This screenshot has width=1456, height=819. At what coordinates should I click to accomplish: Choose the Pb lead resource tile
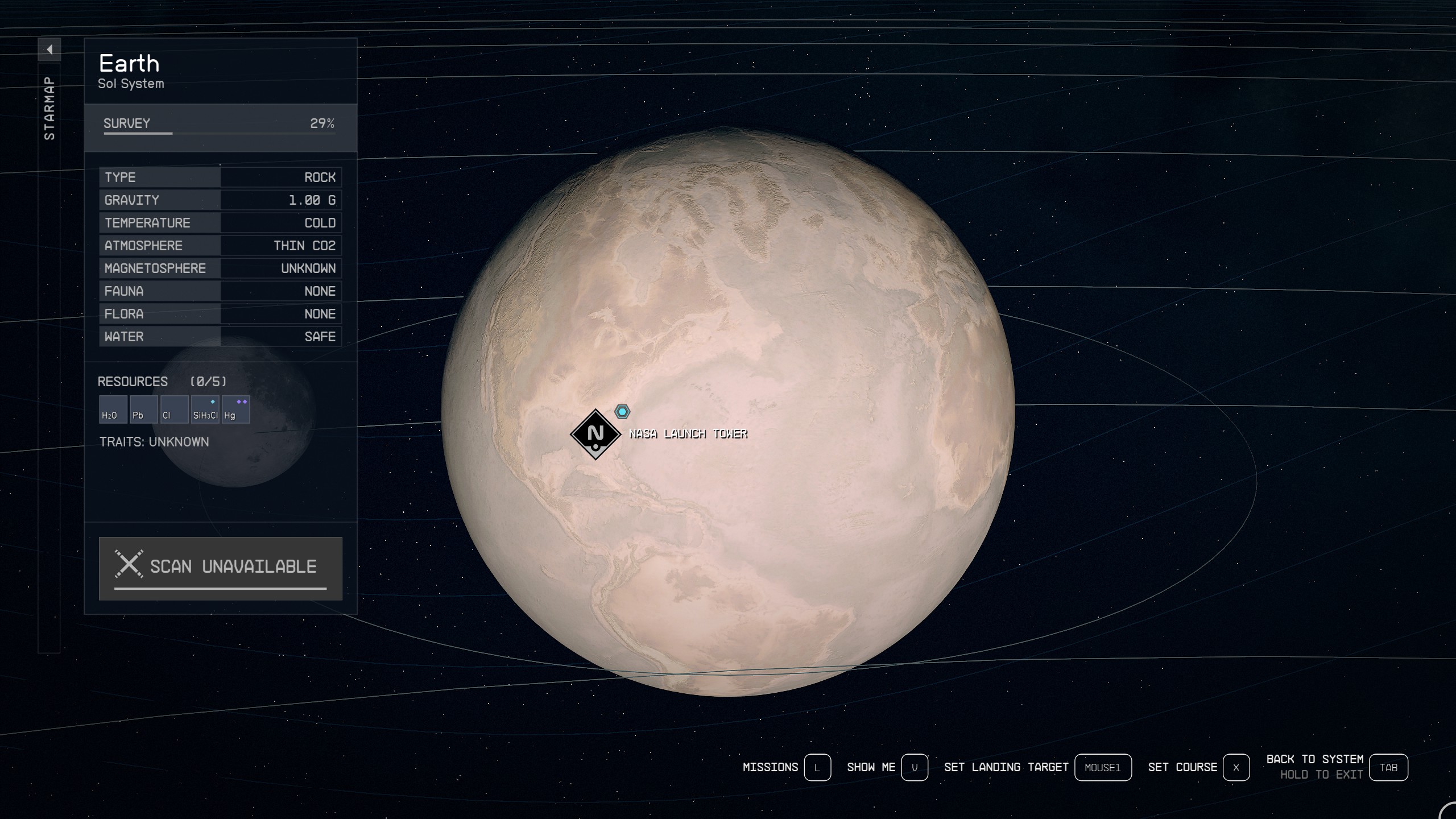pyautogui.click(x=143, y=409)
